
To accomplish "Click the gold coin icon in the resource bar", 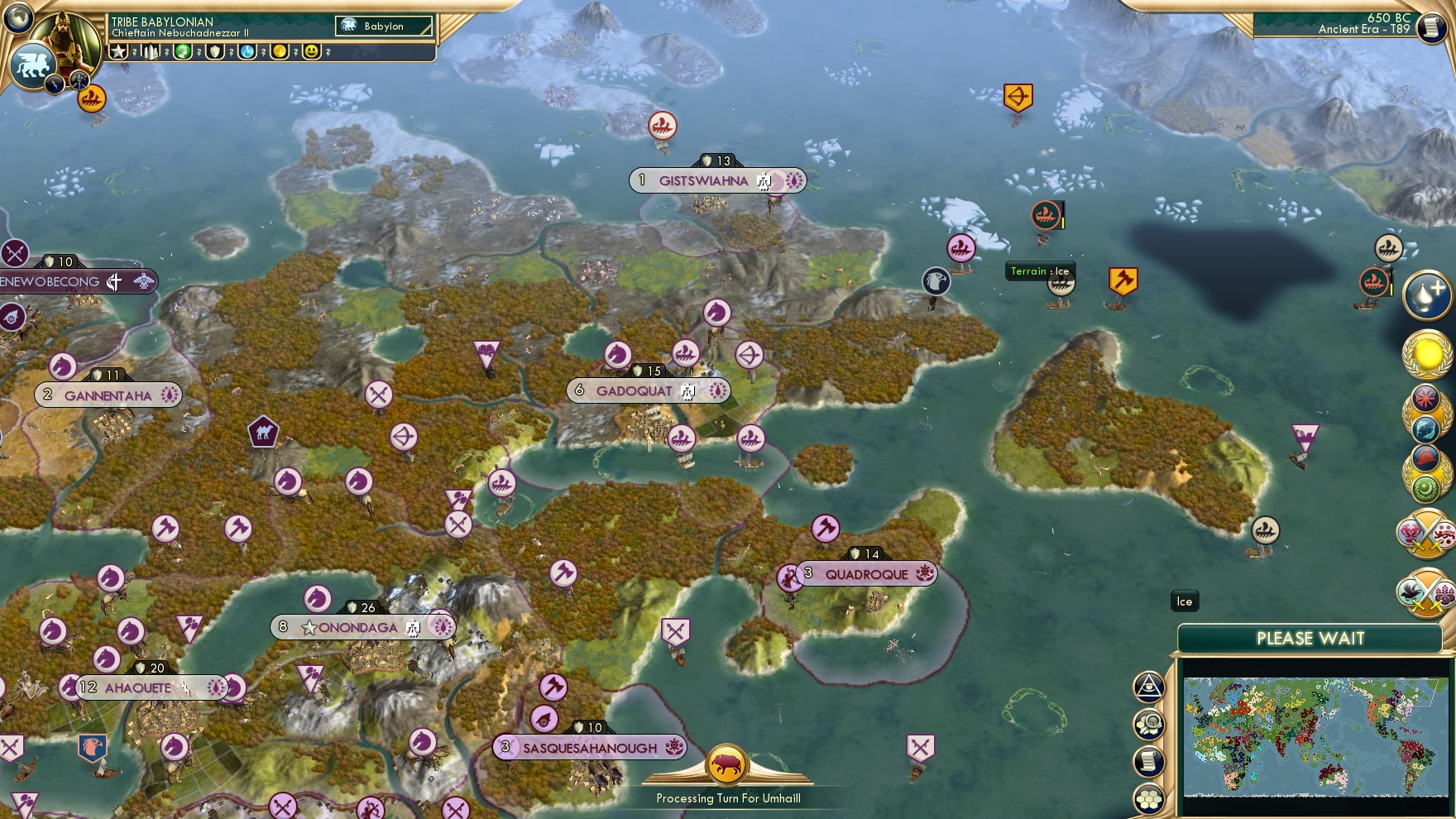I will (x=281, y=51).
